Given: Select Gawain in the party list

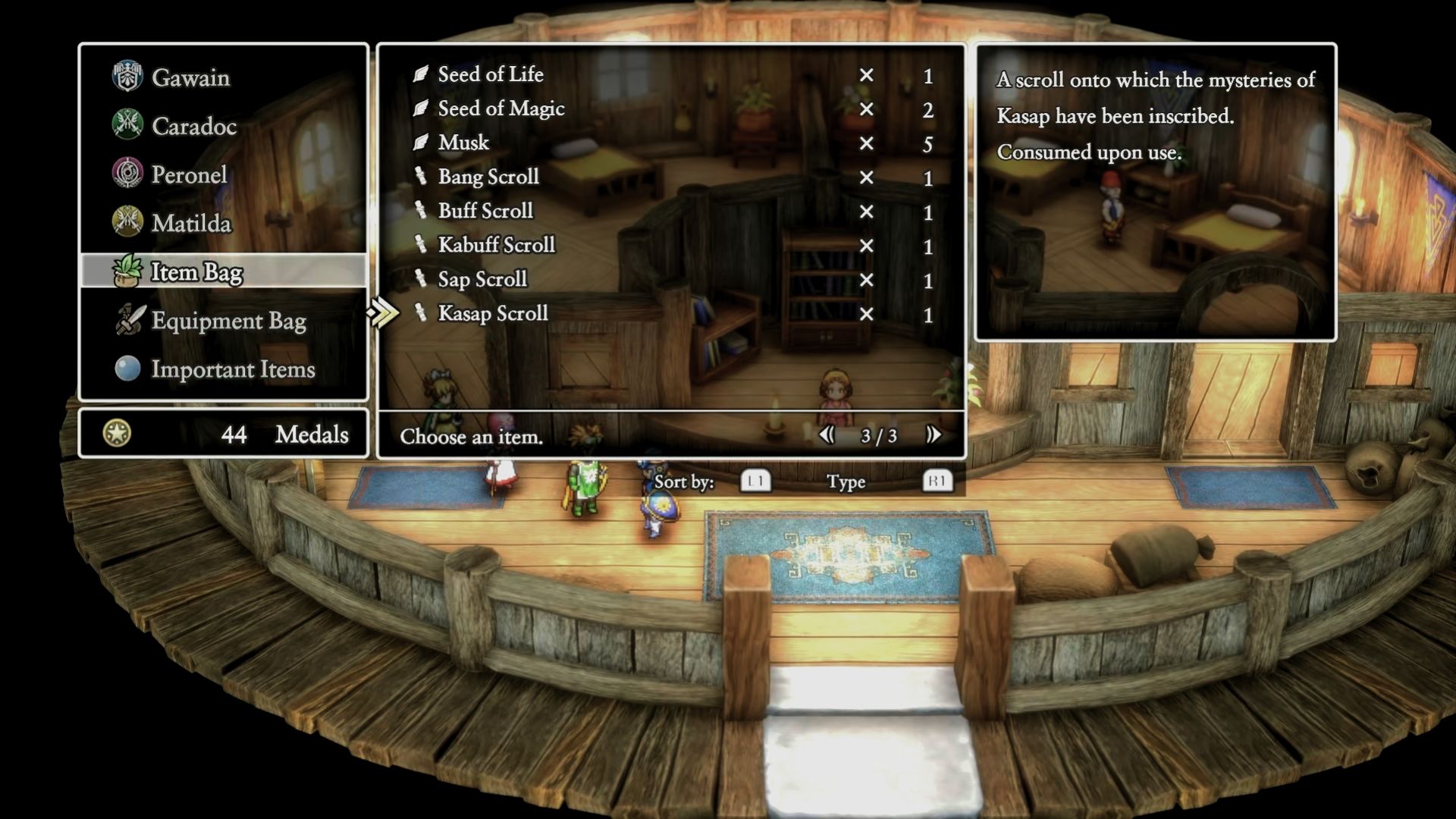Looking at the screenshot, I should click(190, 77).
